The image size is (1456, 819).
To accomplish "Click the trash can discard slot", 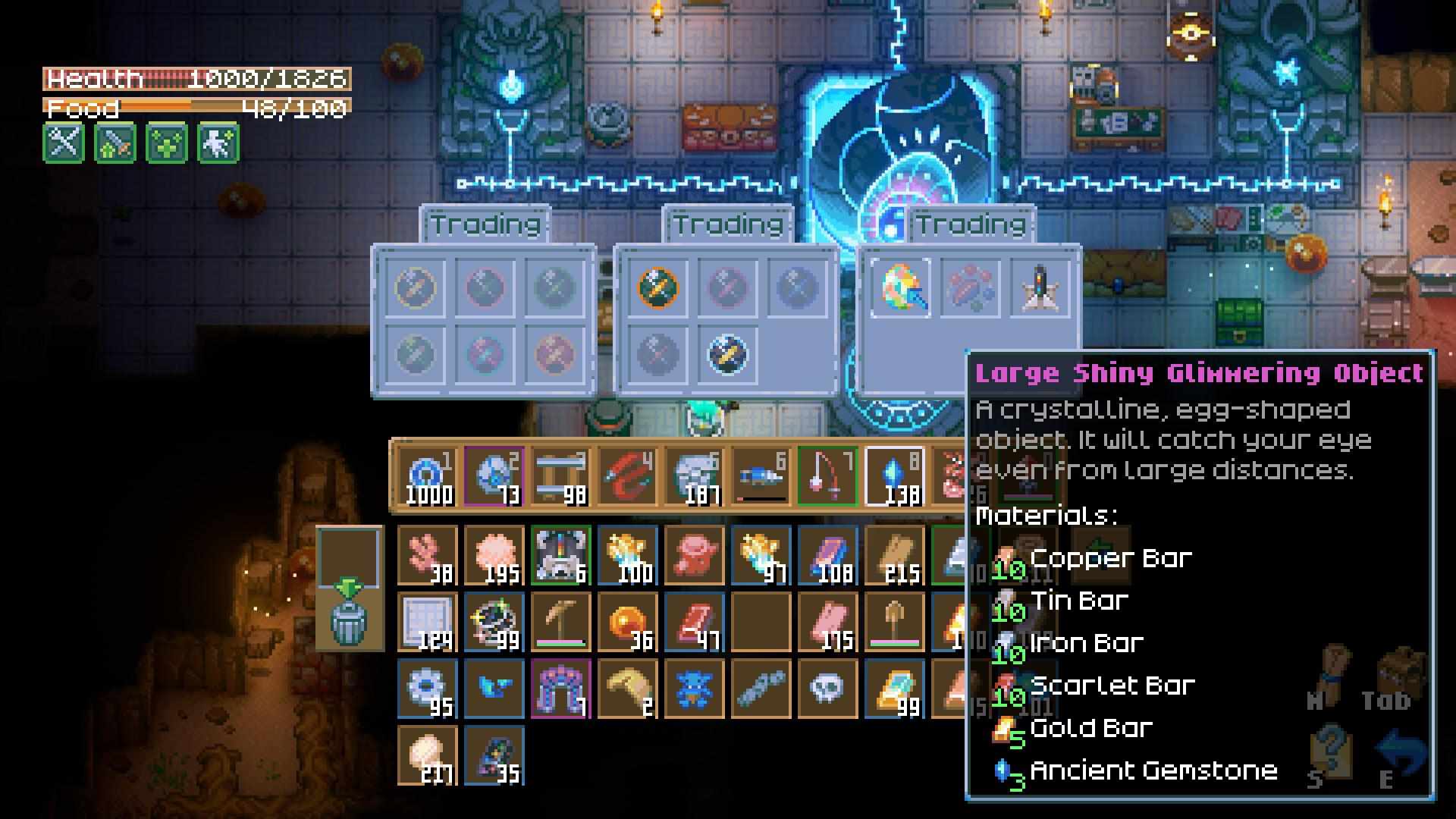I will [x=349, y=620].
